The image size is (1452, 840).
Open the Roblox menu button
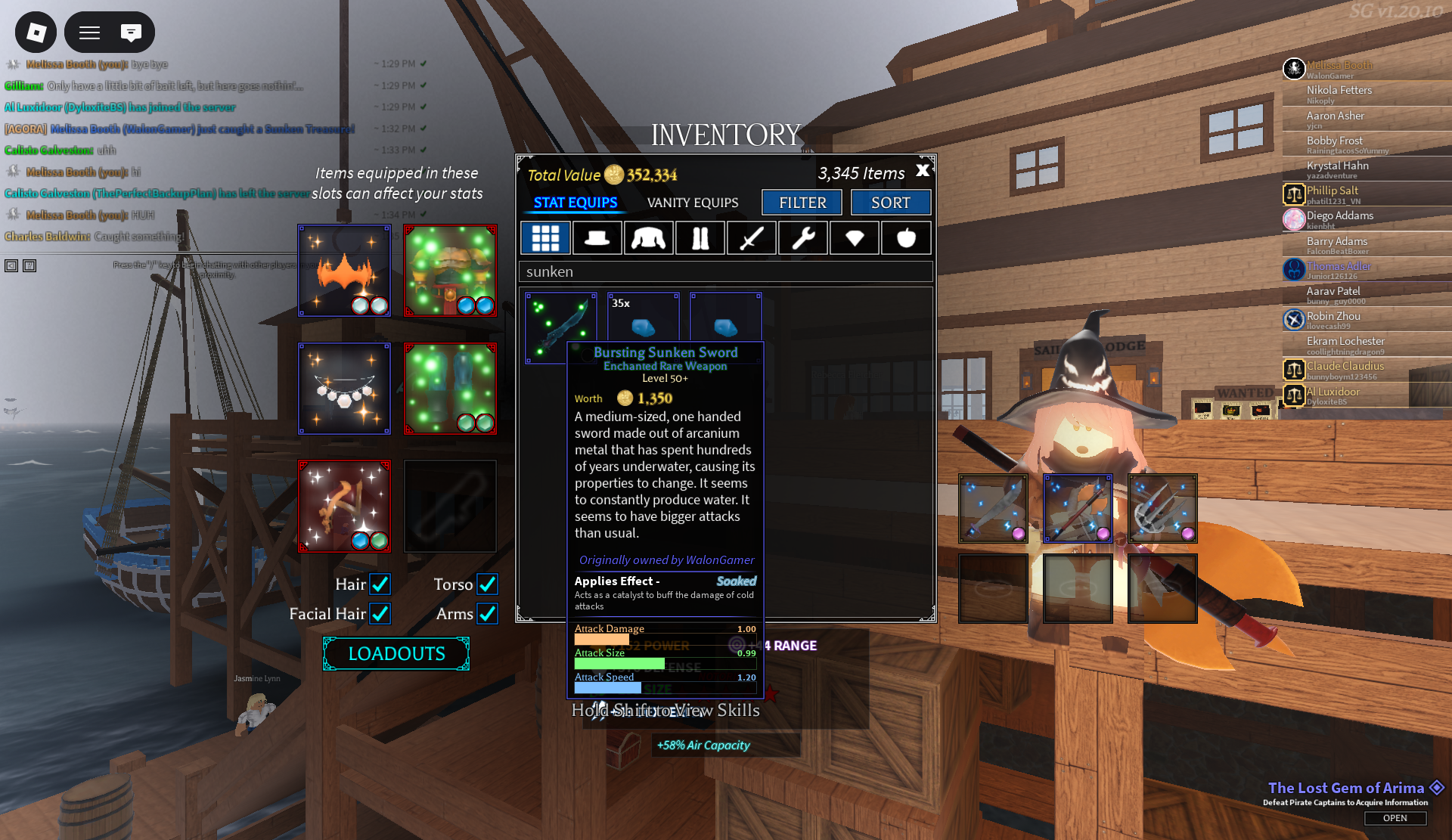click(36, 33)
